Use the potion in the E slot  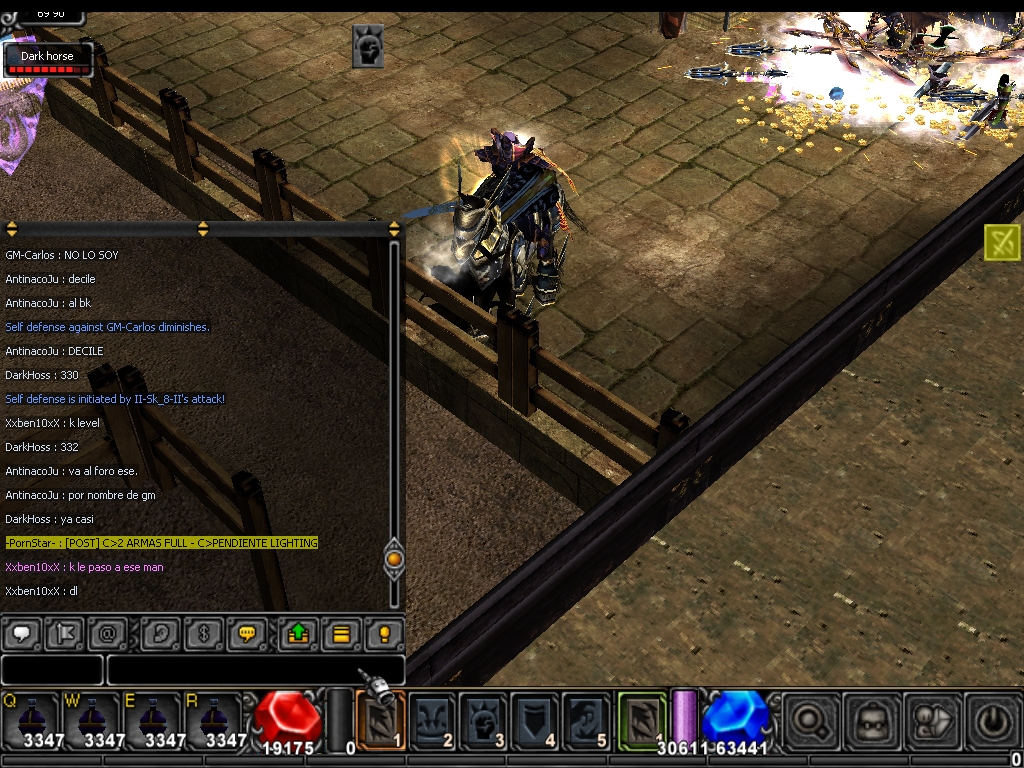(x=153, y=720)
